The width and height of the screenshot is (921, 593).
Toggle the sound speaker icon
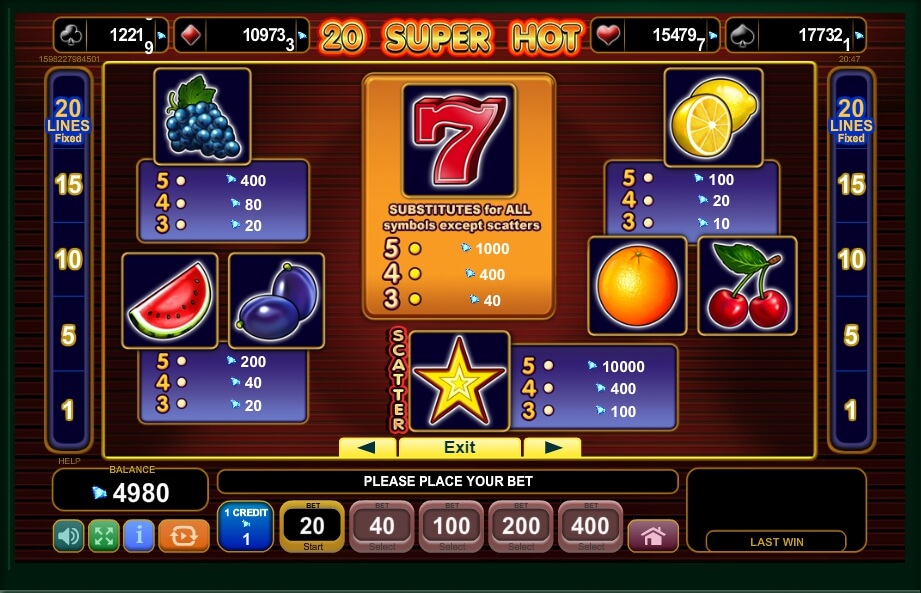[68, 536]
